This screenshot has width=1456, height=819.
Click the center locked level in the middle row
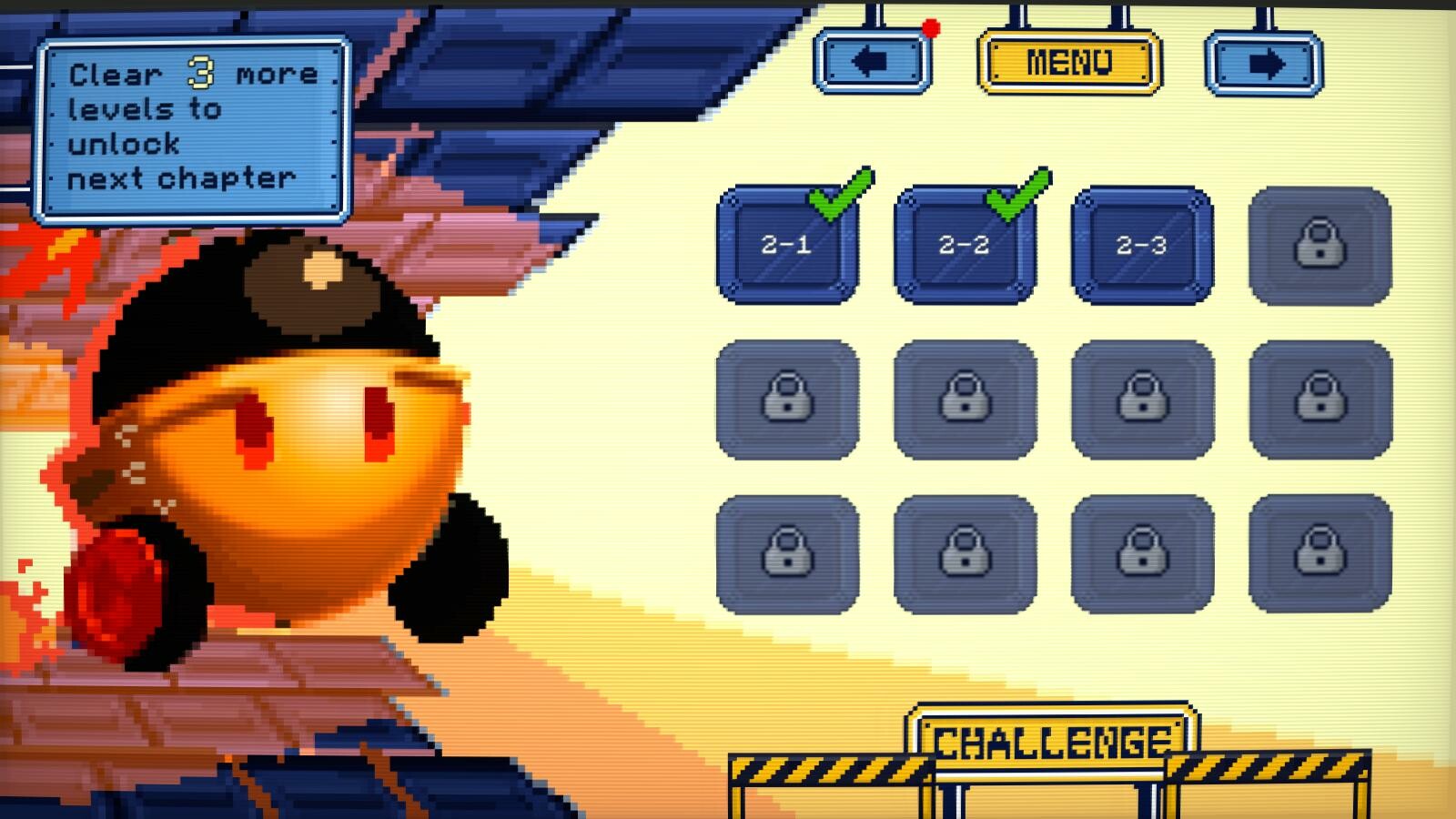click(x=964, y=400)
